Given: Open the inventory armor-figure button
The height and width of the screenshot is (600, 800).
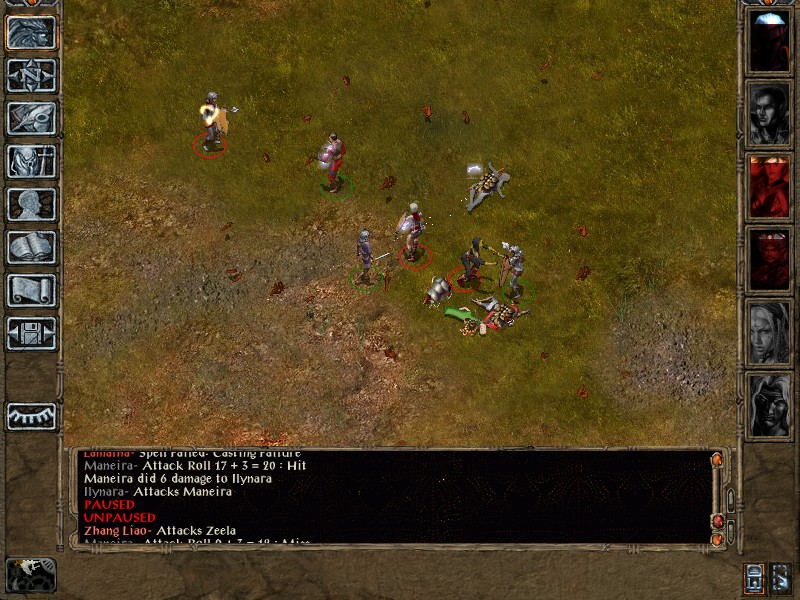Looking at the screenshot, I should pyautogui.click(x=31, y=161).
